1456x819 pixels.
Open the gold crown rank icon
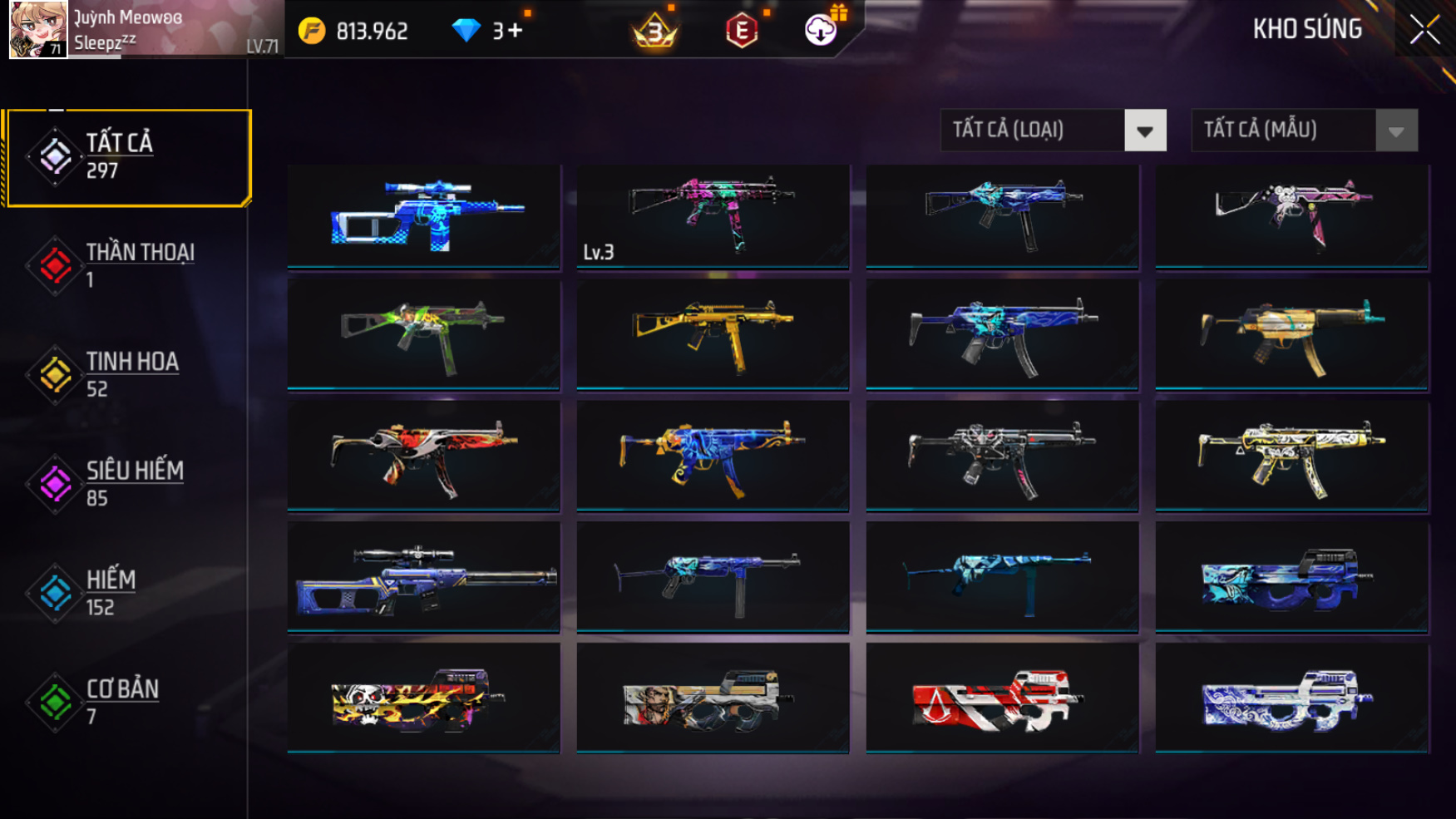[655, 32]
